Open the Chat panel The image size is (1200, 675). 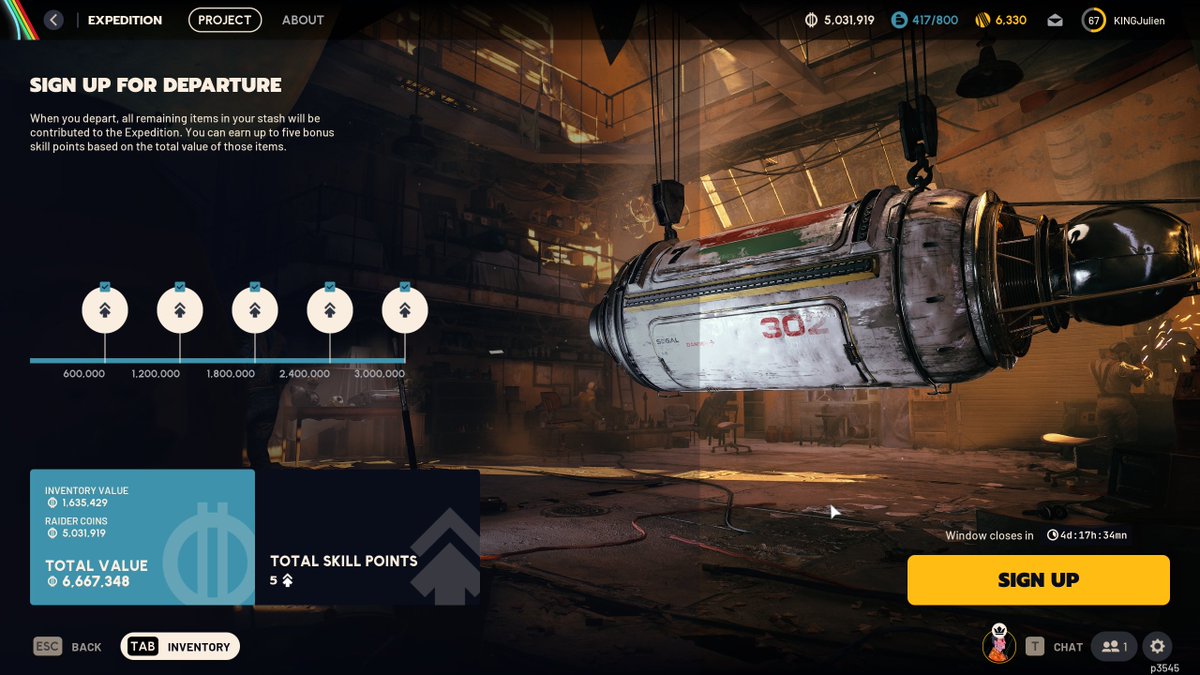[x=1055, y=647]
